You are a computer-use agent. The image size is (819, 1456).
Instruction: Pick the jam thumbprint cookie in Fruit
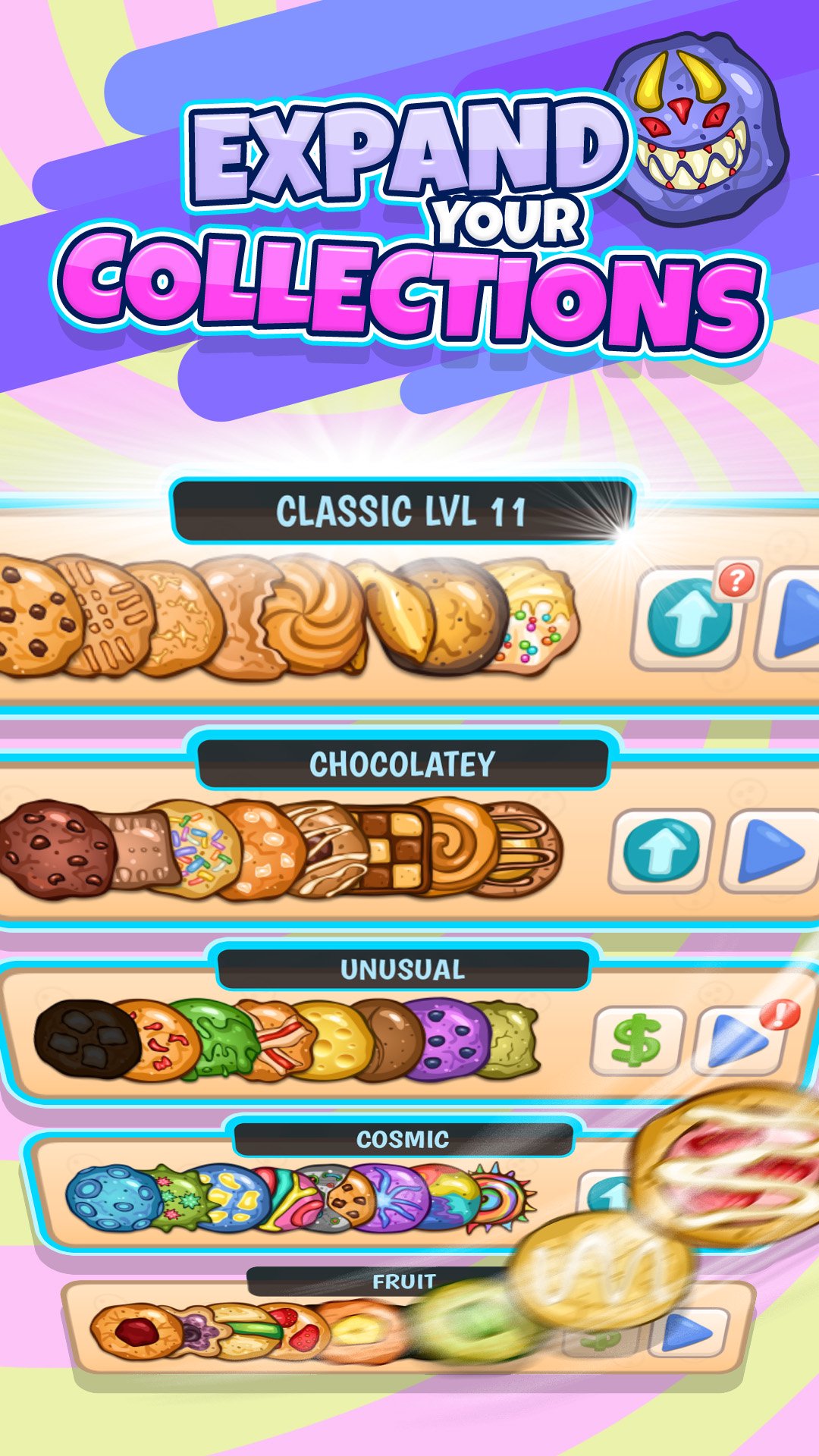135,1332
